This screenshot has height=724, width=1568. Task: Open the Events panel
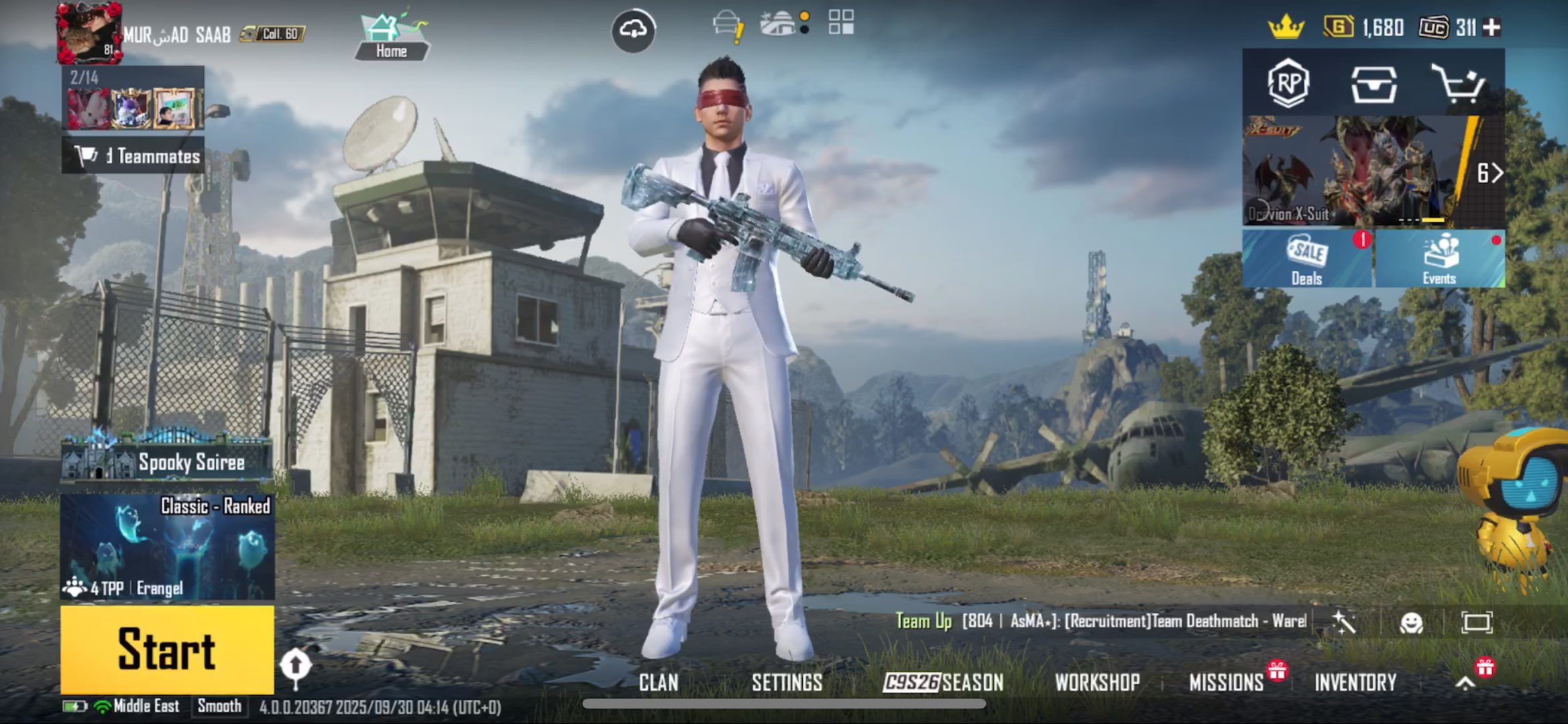coord(1439,259)
